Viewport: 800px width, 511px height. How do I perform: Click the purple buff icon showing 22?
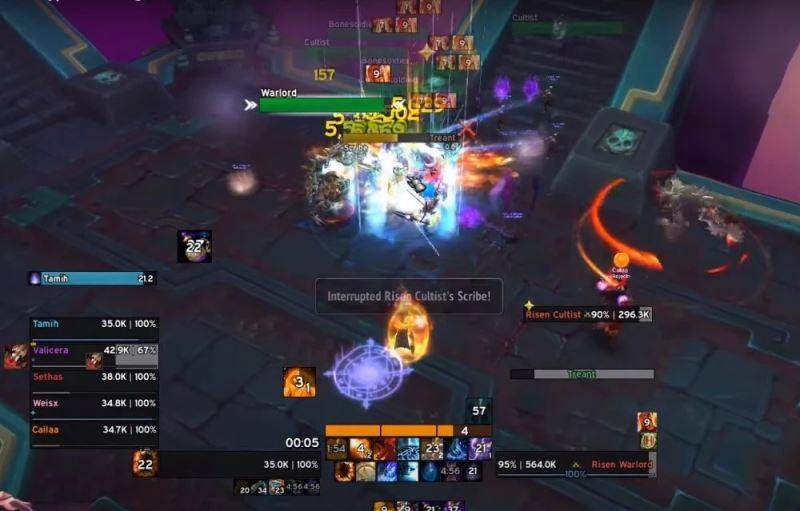[x=194, y=246]
